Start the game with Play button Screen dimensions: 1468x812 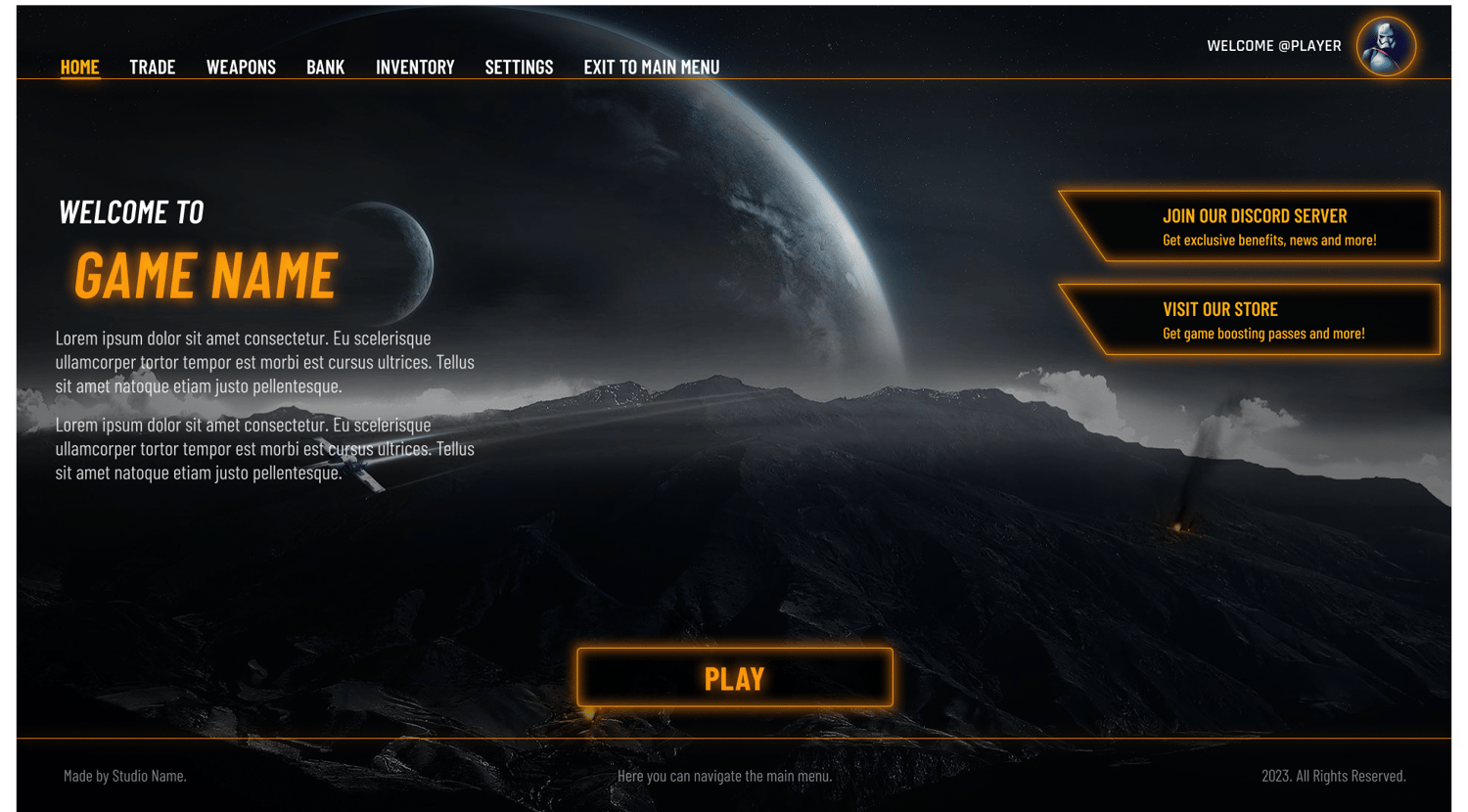click(x=734, y=677)
